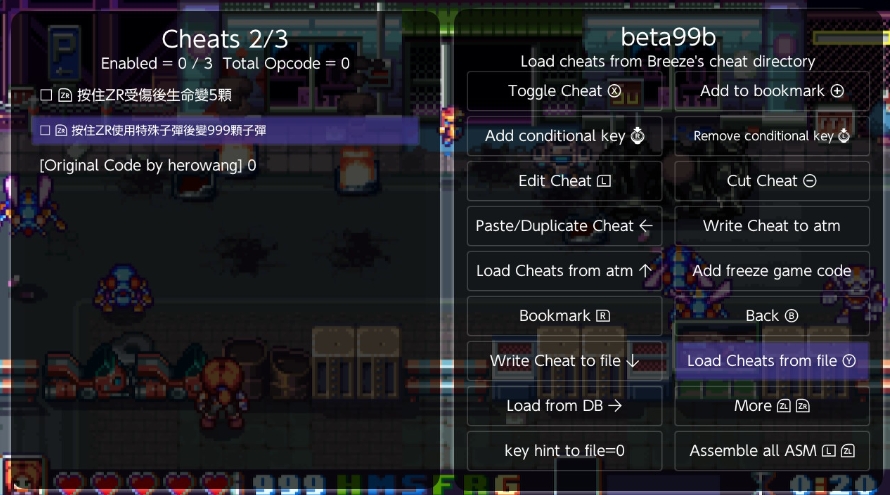Image resolution: width=890 pixels, height=495 pixels.
Task: Choose Write Cheat to atm
Action: pos(771,226)
